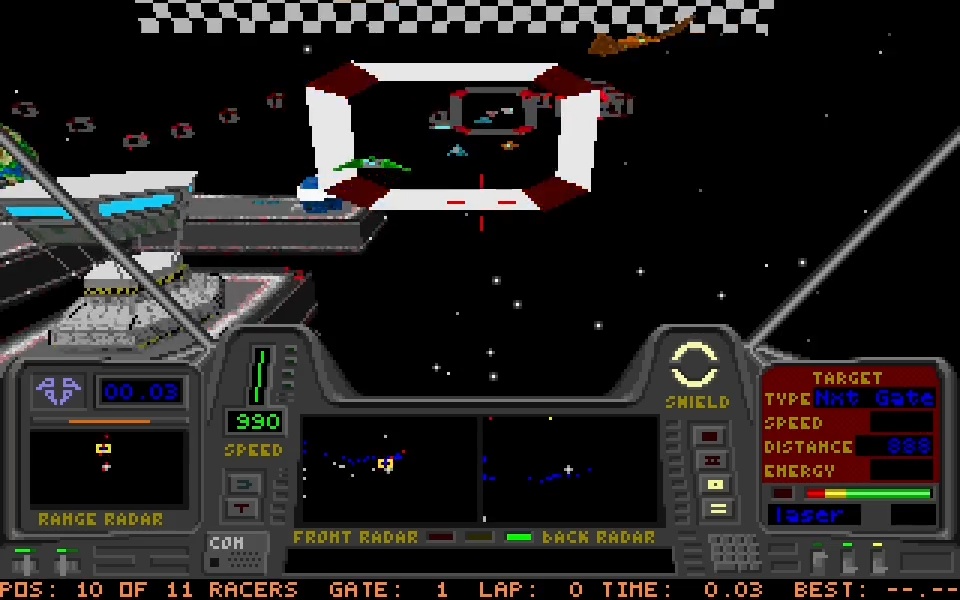
Task: Click the yellow shield indicator icon
Action: (x=696, y=366)
